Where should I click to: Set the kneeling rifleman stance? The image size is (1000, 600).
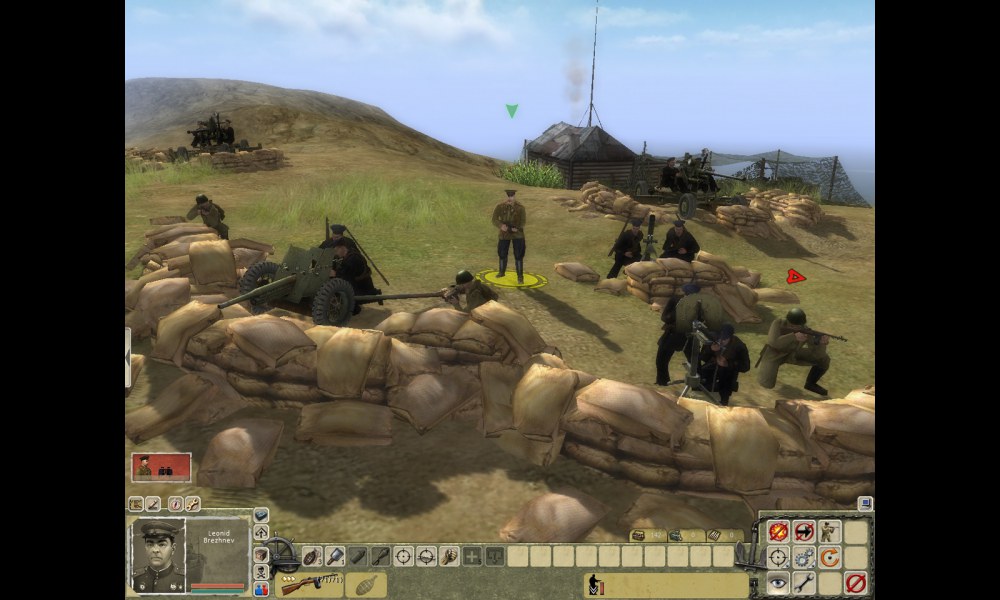point(829,532)
